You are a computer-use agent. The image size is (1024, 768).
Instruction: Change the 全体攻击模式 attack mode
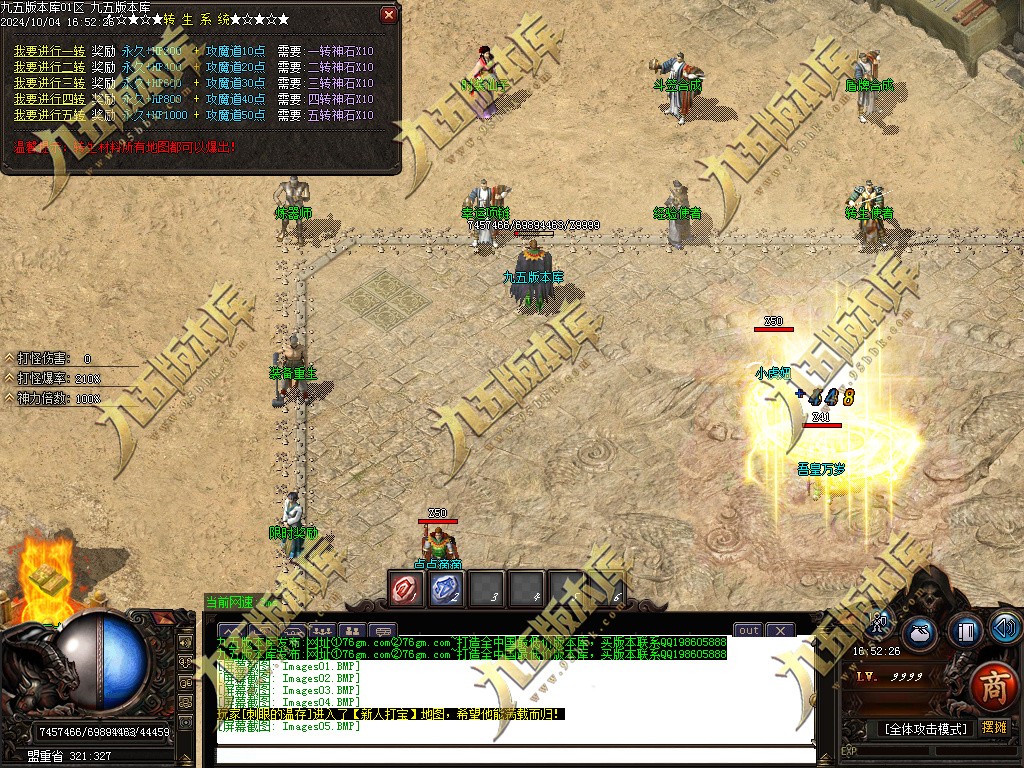(x=925, y=728)
